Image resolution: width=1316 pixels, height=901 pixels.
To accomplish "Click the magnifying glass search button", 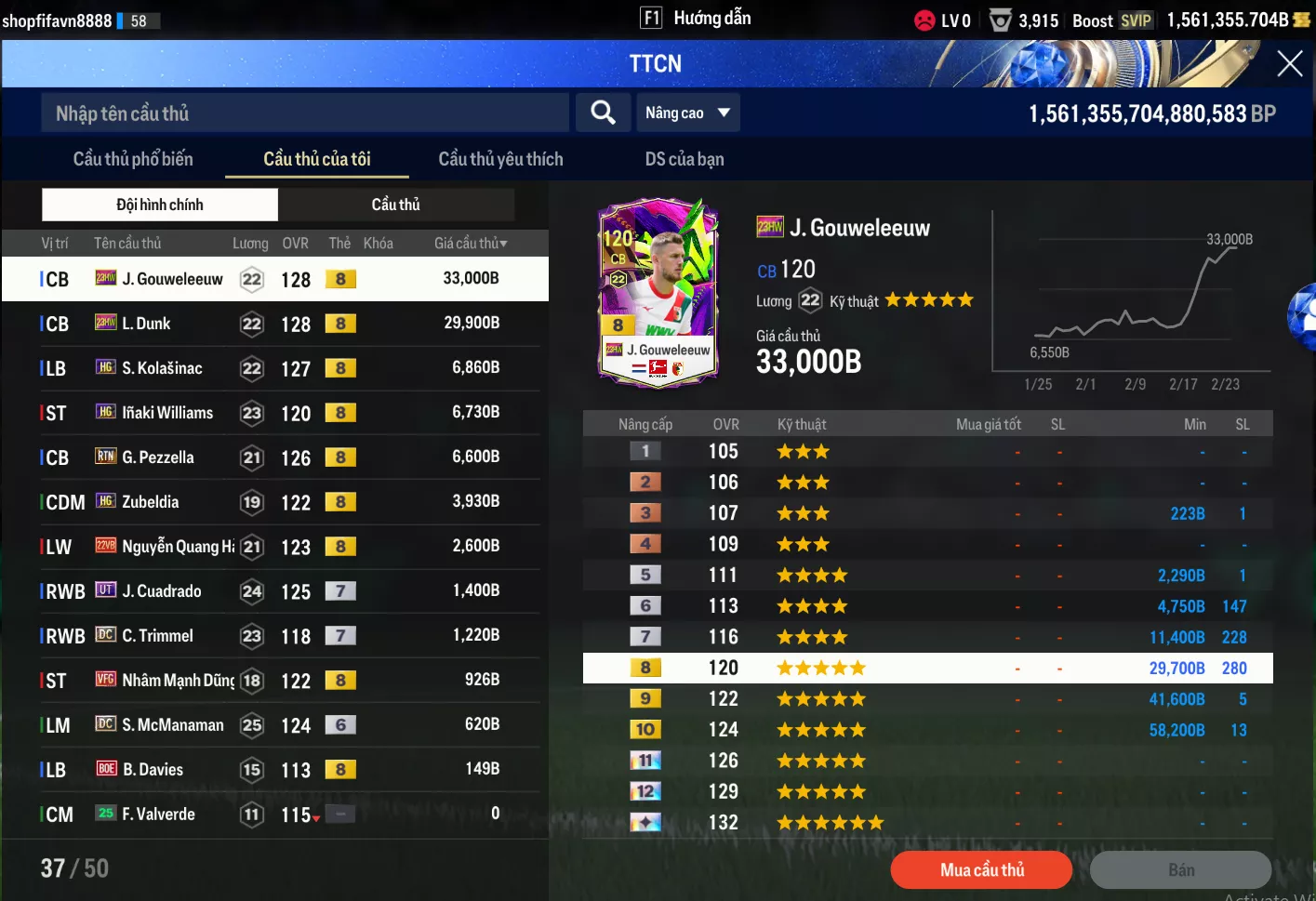I will [603, 113].
